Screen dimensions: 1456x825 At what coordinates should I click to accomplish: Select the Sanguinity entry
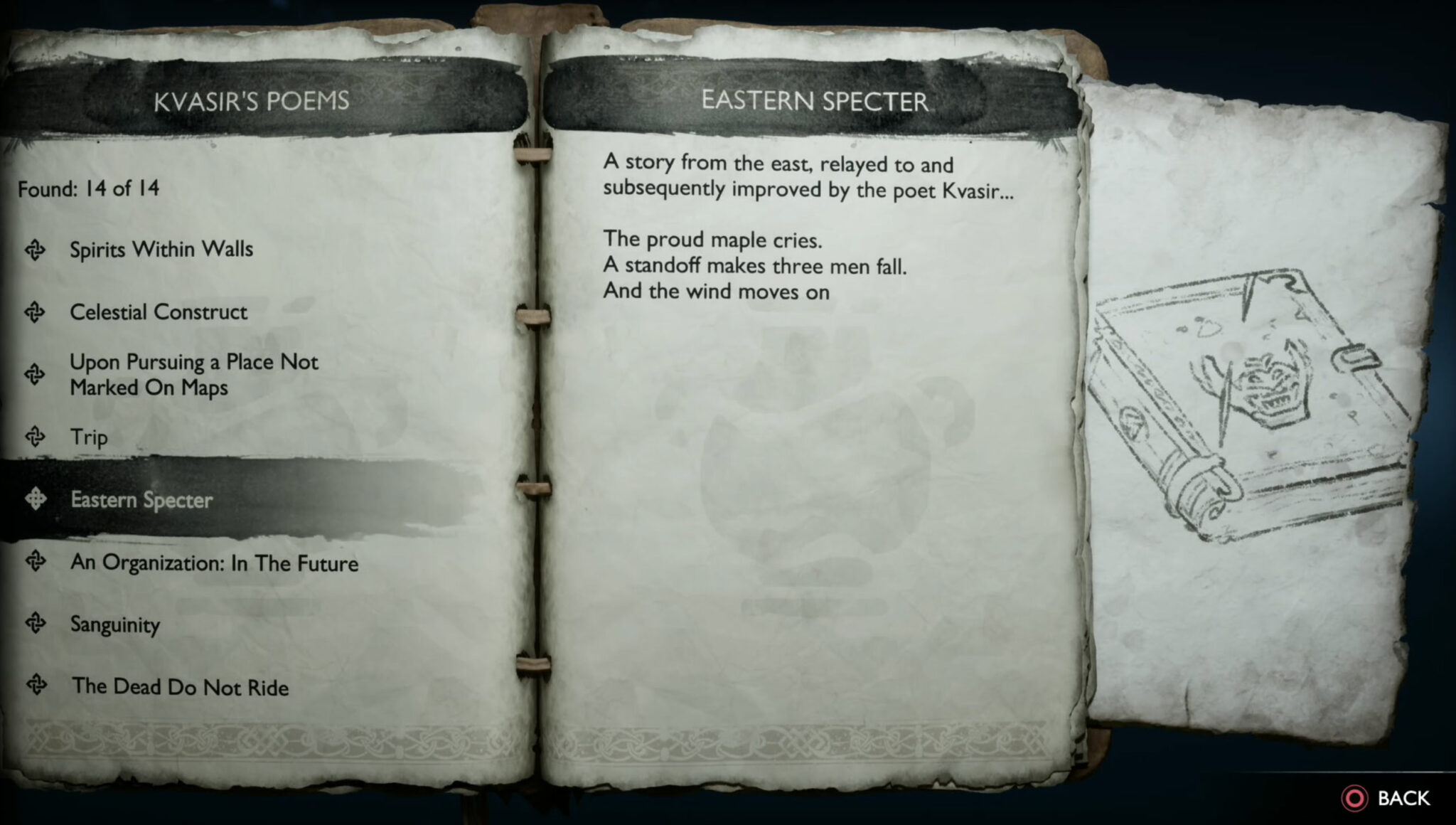[x=114, y=626]
